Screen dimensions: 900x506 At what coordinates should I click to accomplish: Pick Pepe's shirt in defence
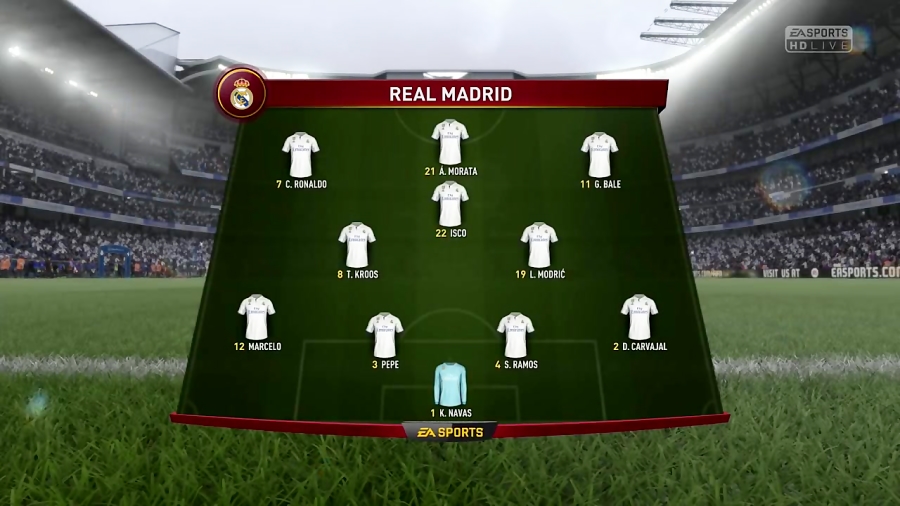click(384, 335)
